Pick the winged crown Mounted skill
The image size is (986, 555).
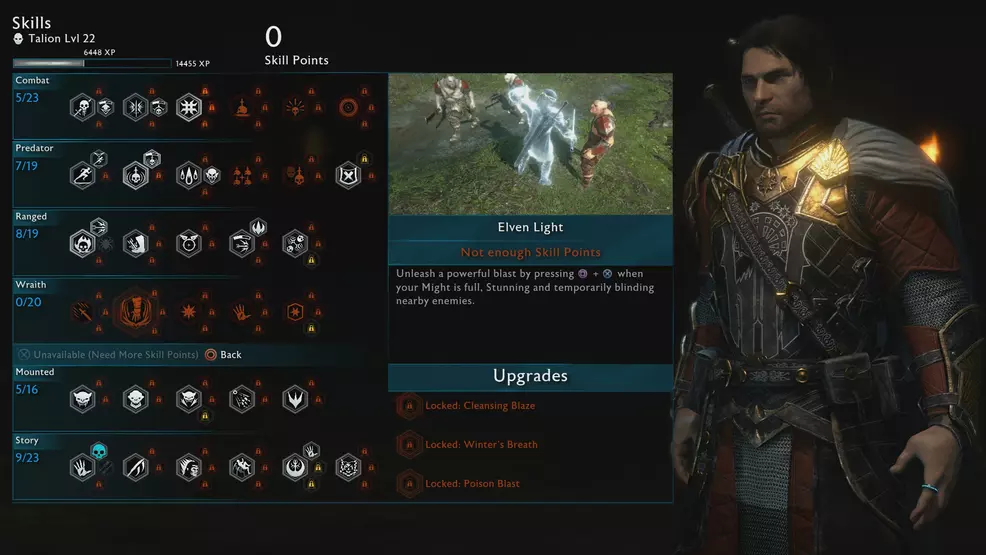click(295, 399)
